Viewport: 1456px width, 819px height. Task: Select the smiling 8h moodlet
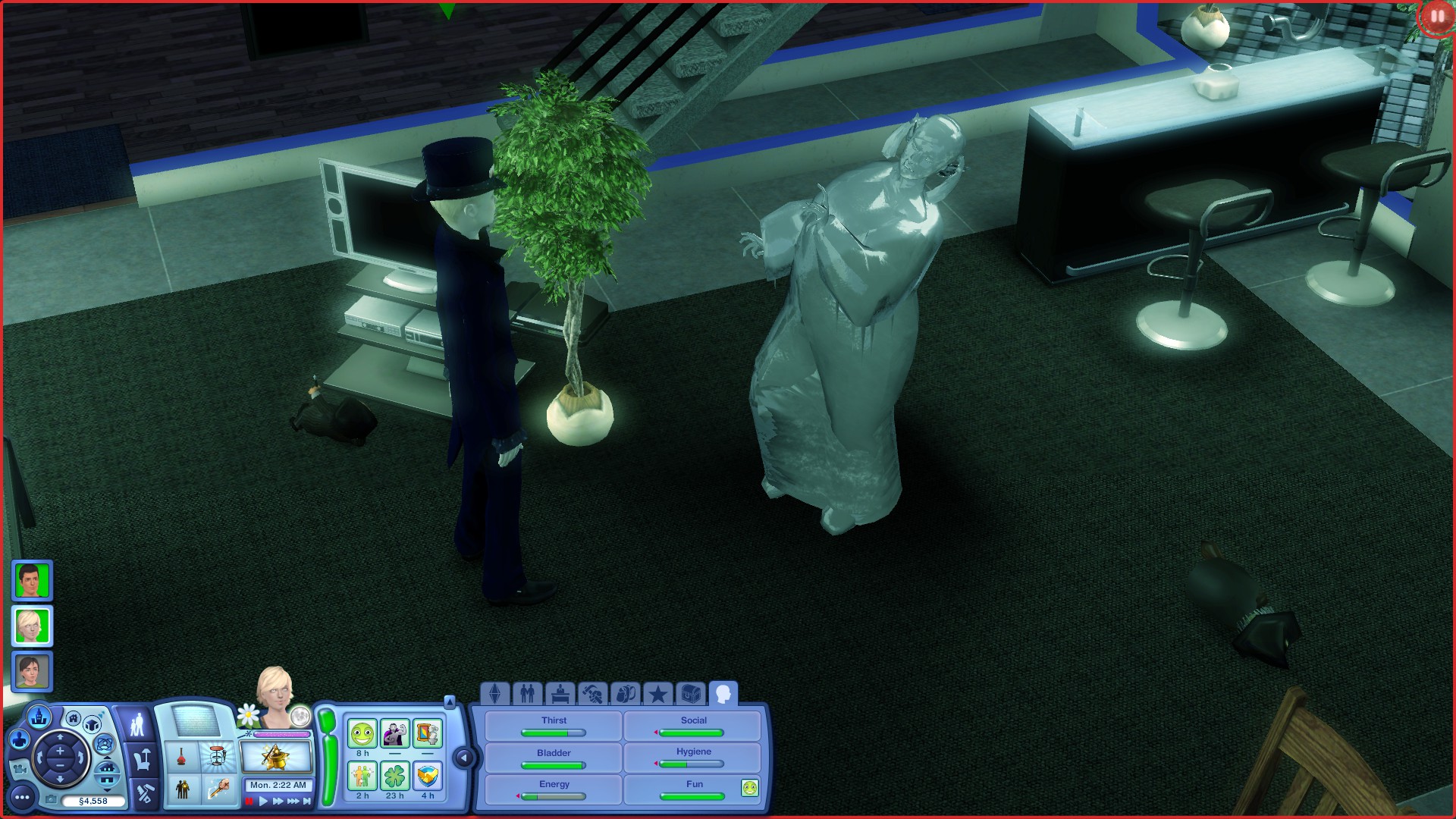click(x=362, y=733)
